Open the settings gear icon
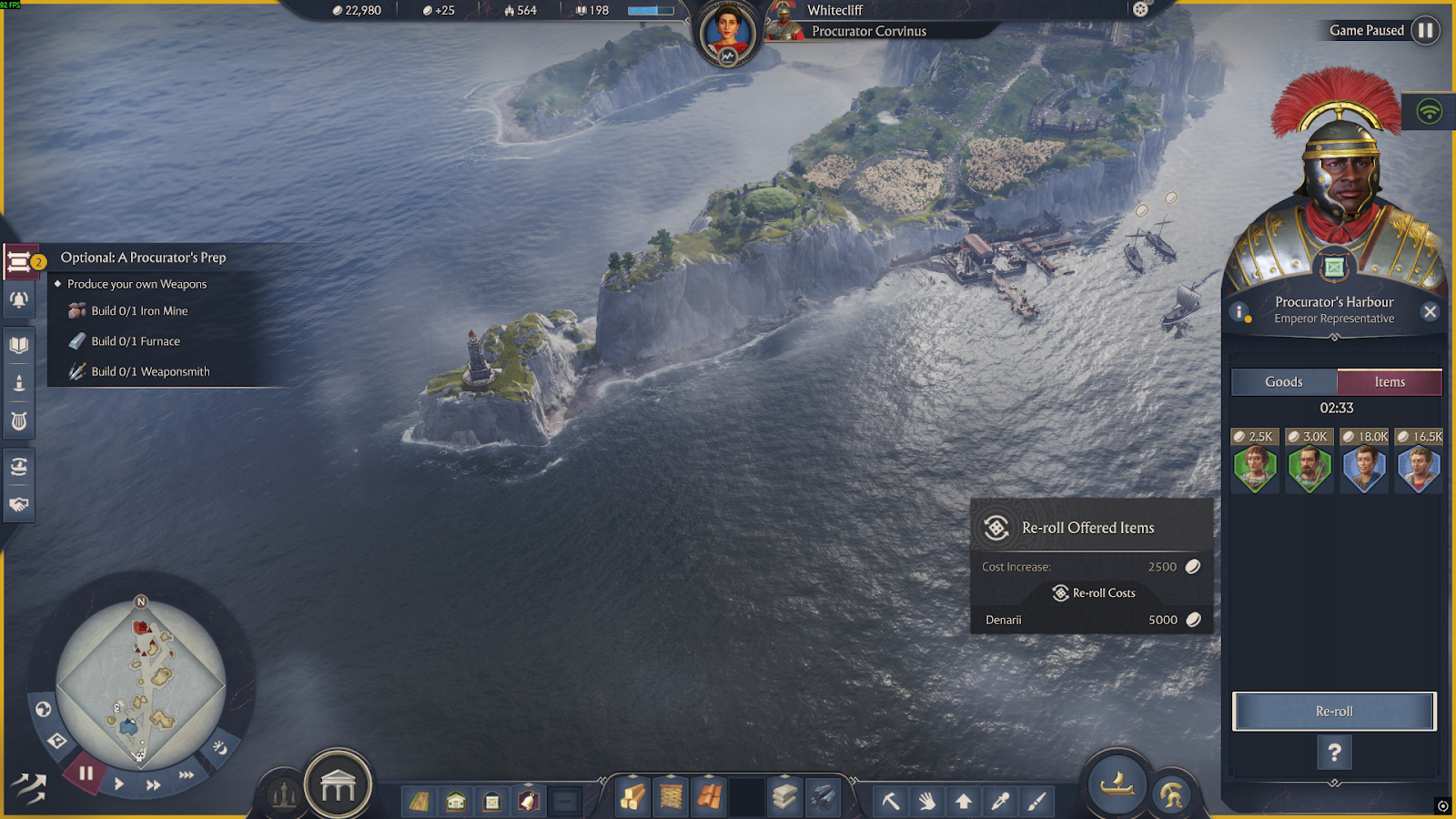Image resolution: width=1456 pixels, height=819 pixels. tap(1140, 10)
